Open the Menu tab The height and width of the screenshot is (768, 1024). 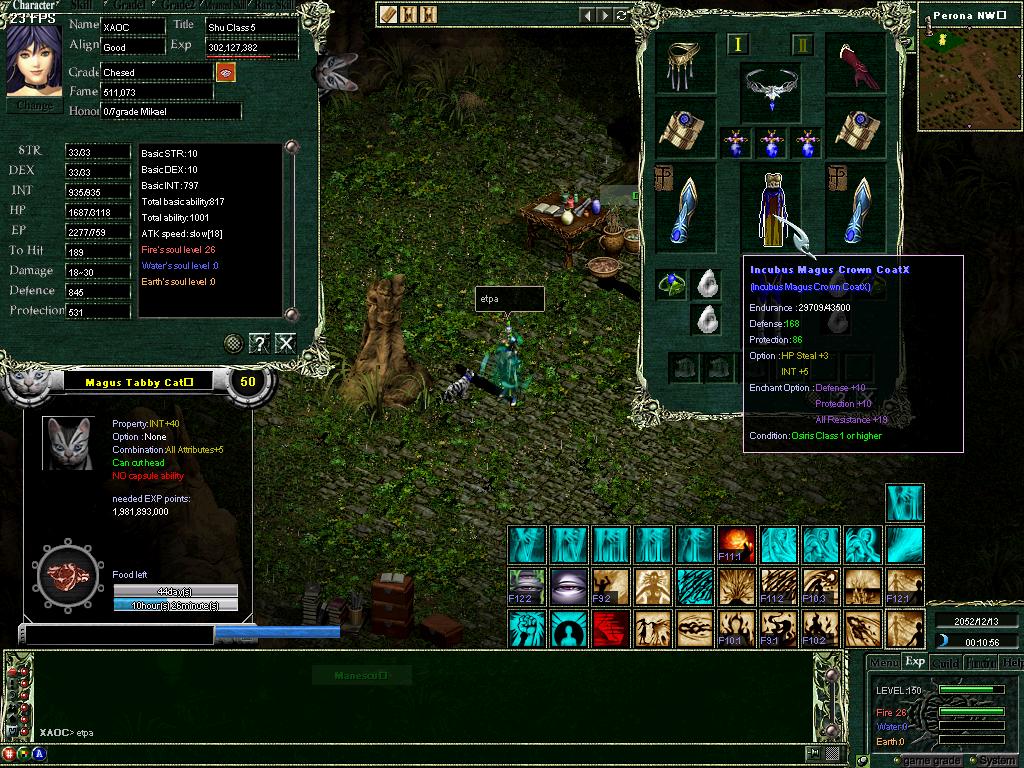coord(883,662)
